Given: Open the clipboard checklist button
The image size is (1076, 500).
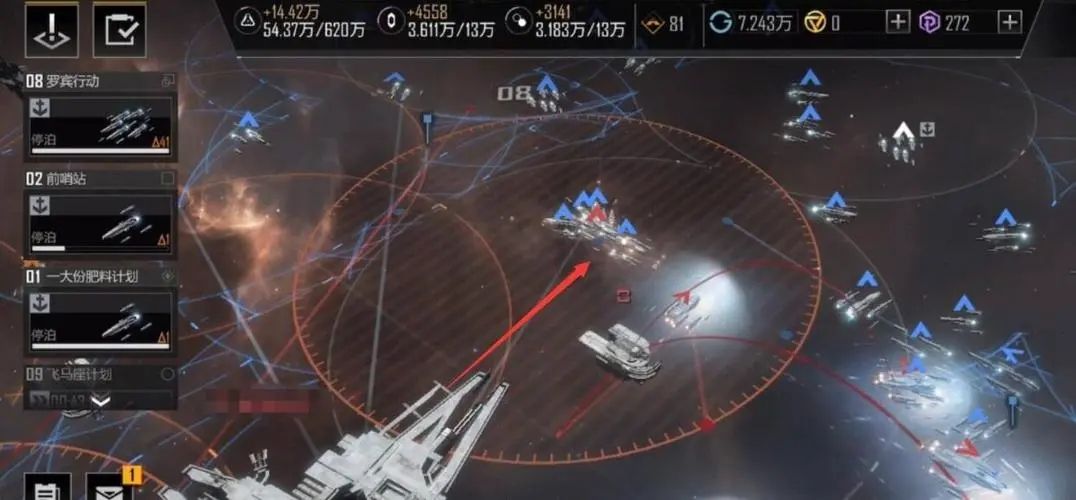Looking at the screenshot, I should (119, 30).
